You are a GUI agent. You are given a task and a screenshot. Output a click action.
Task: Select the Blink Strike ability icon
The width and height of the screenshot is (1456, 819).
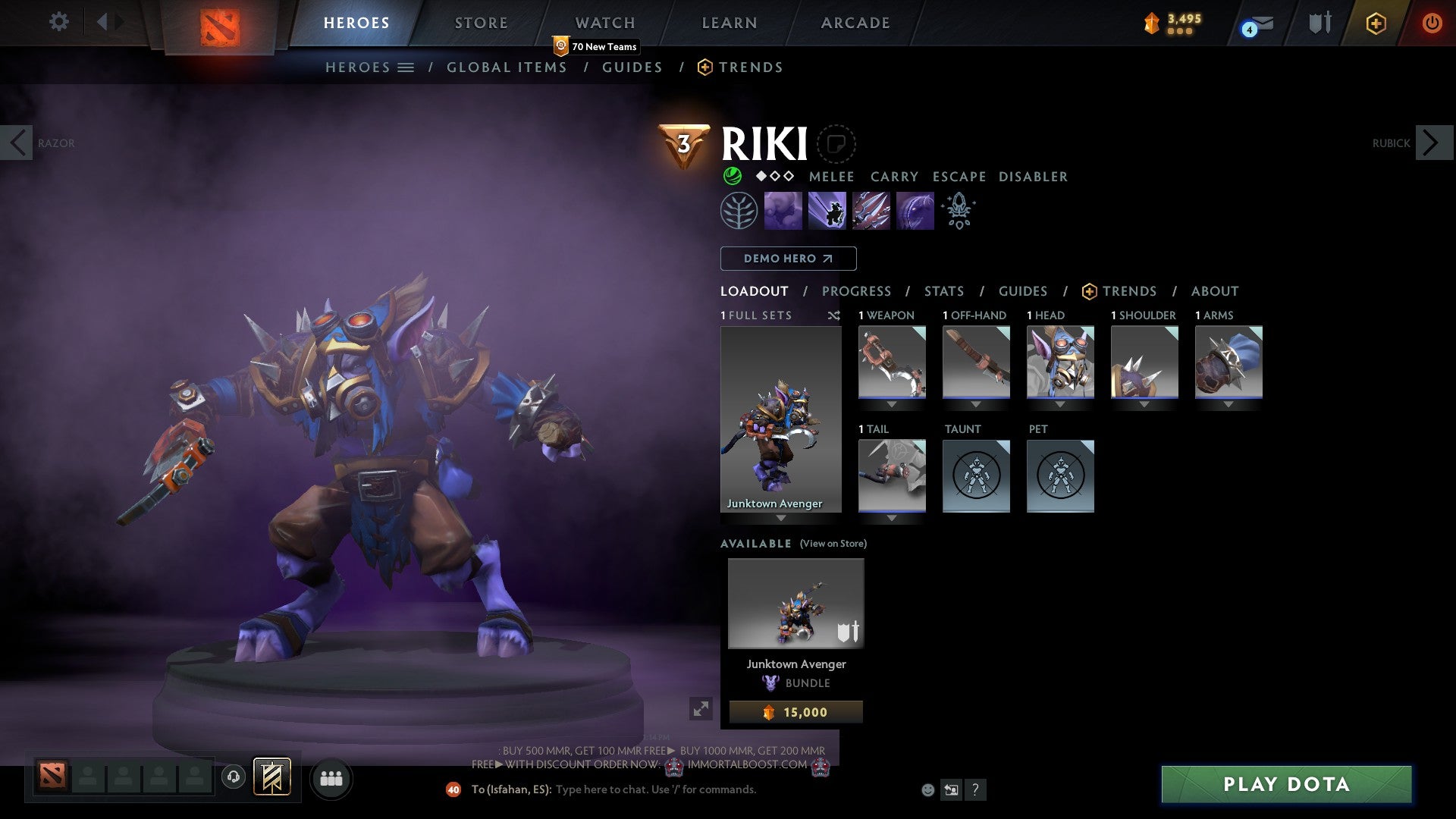pyautogui.click(x=827, y=210)
